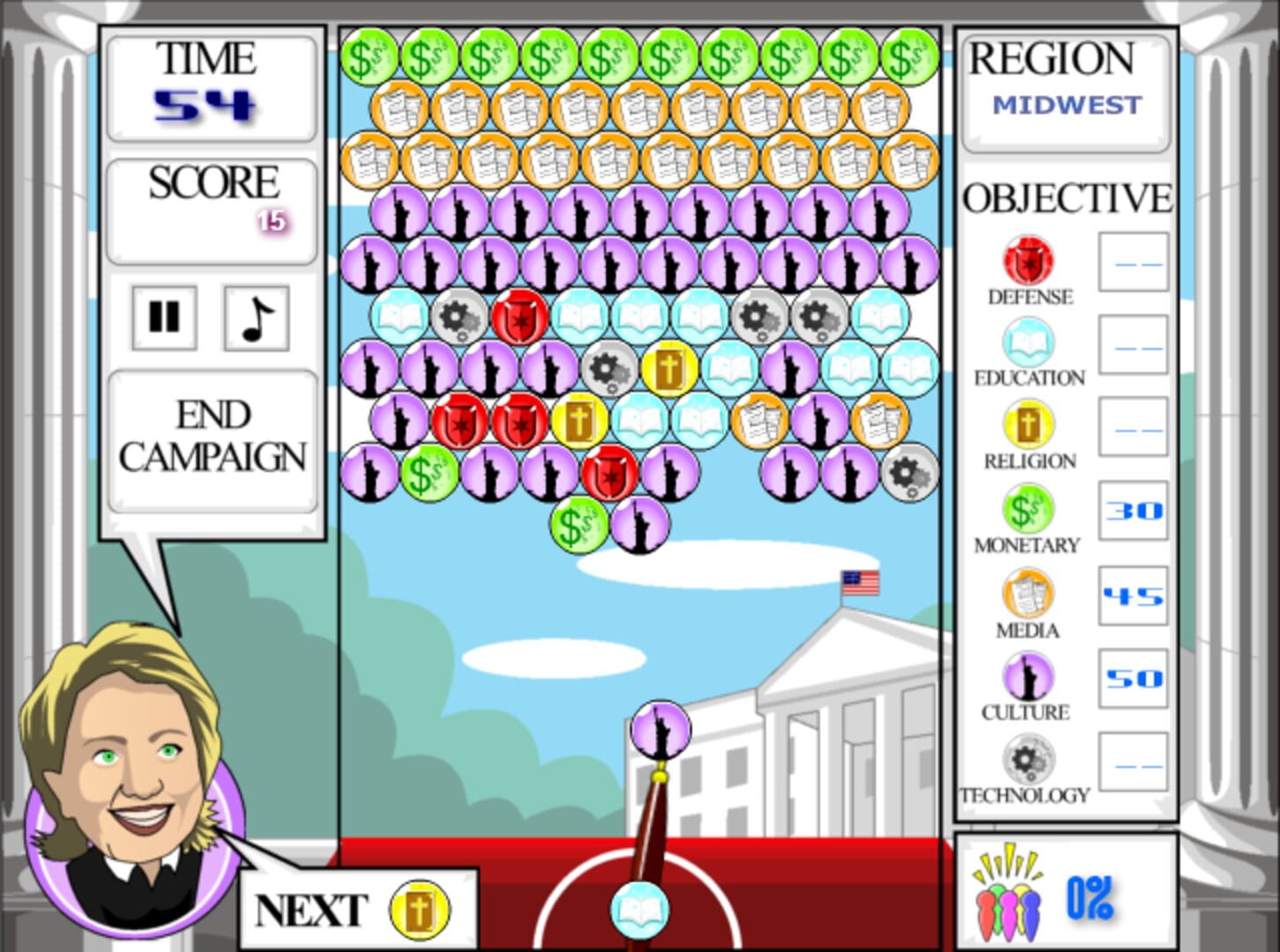Fire the purple statue bubble from the launcher
The image size is (1280, 952).
point(659,728)
